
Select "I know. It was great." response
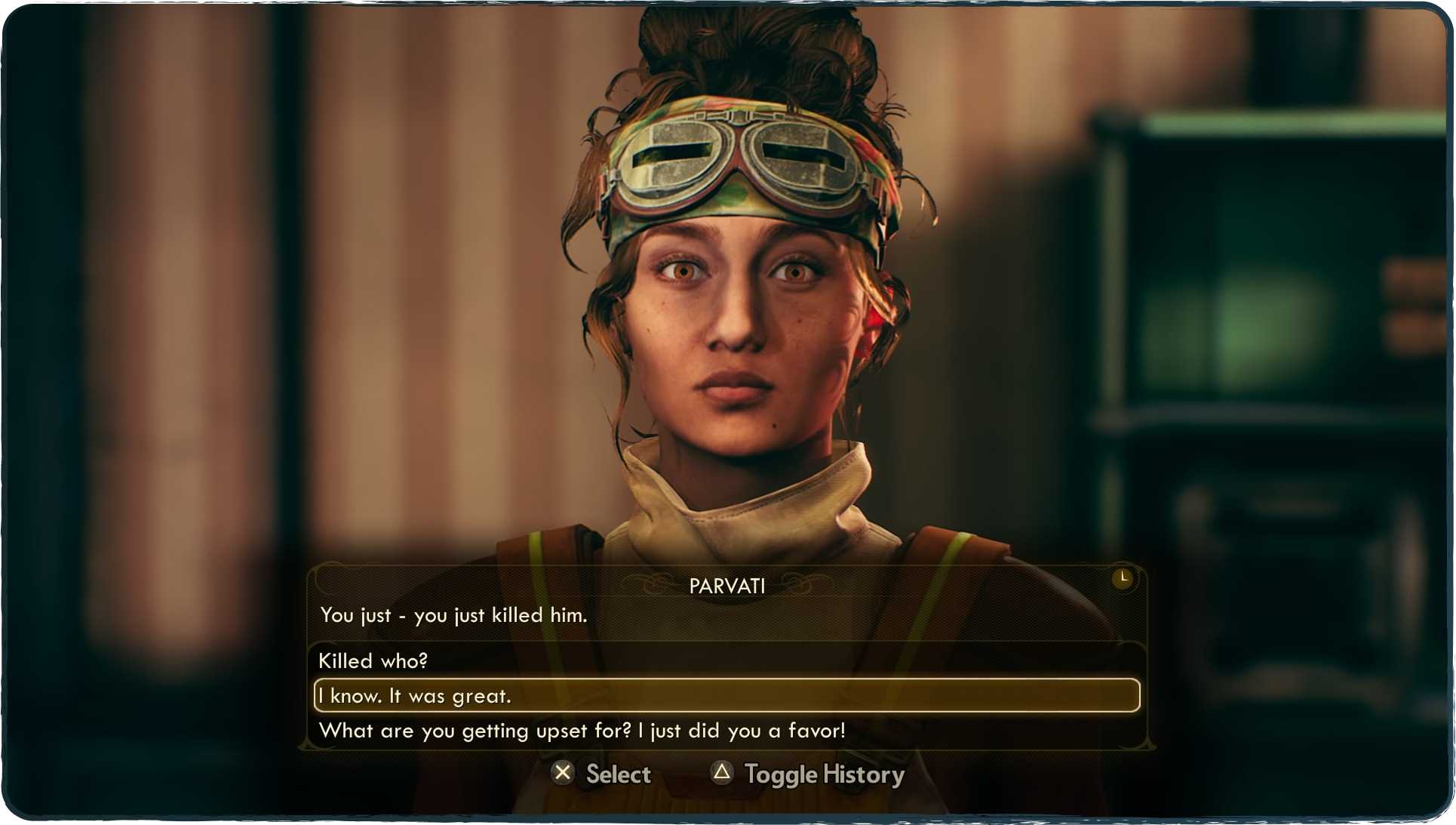(x=415, y=696)
